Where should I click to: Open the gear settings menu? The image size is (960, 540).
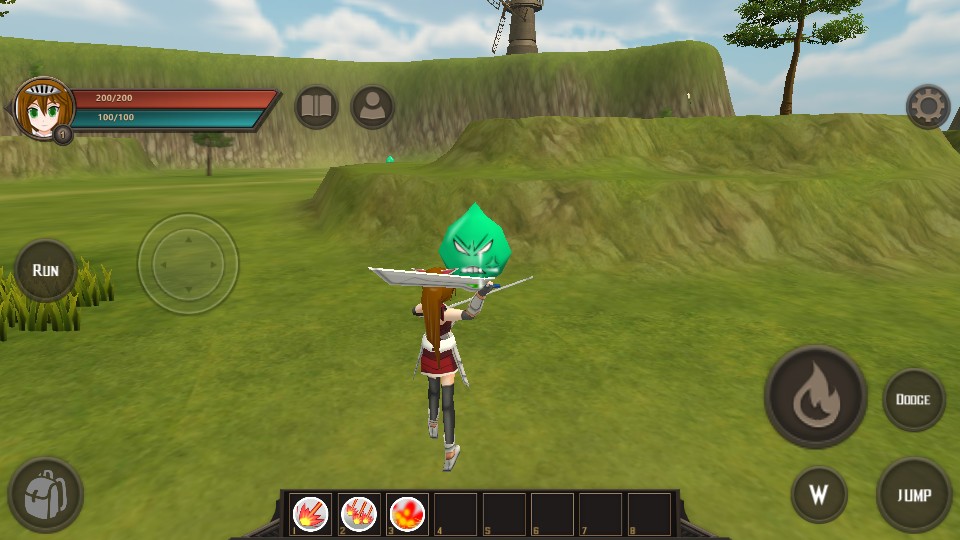click(x=927, y=106)
